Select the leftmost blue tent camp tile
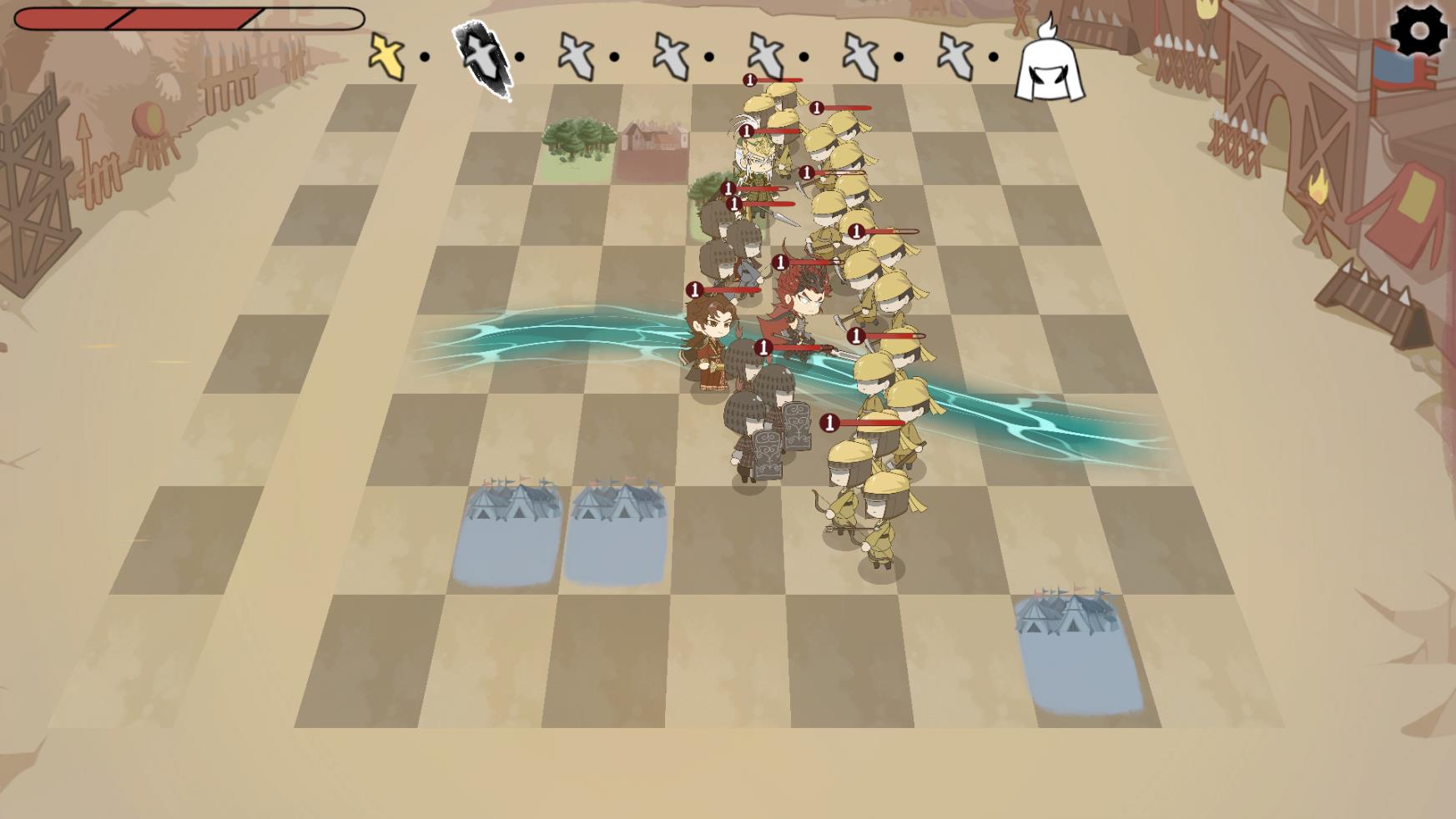Image resolution: width=1456 pixels, height=819 pixels. click(x=511, y=534)
